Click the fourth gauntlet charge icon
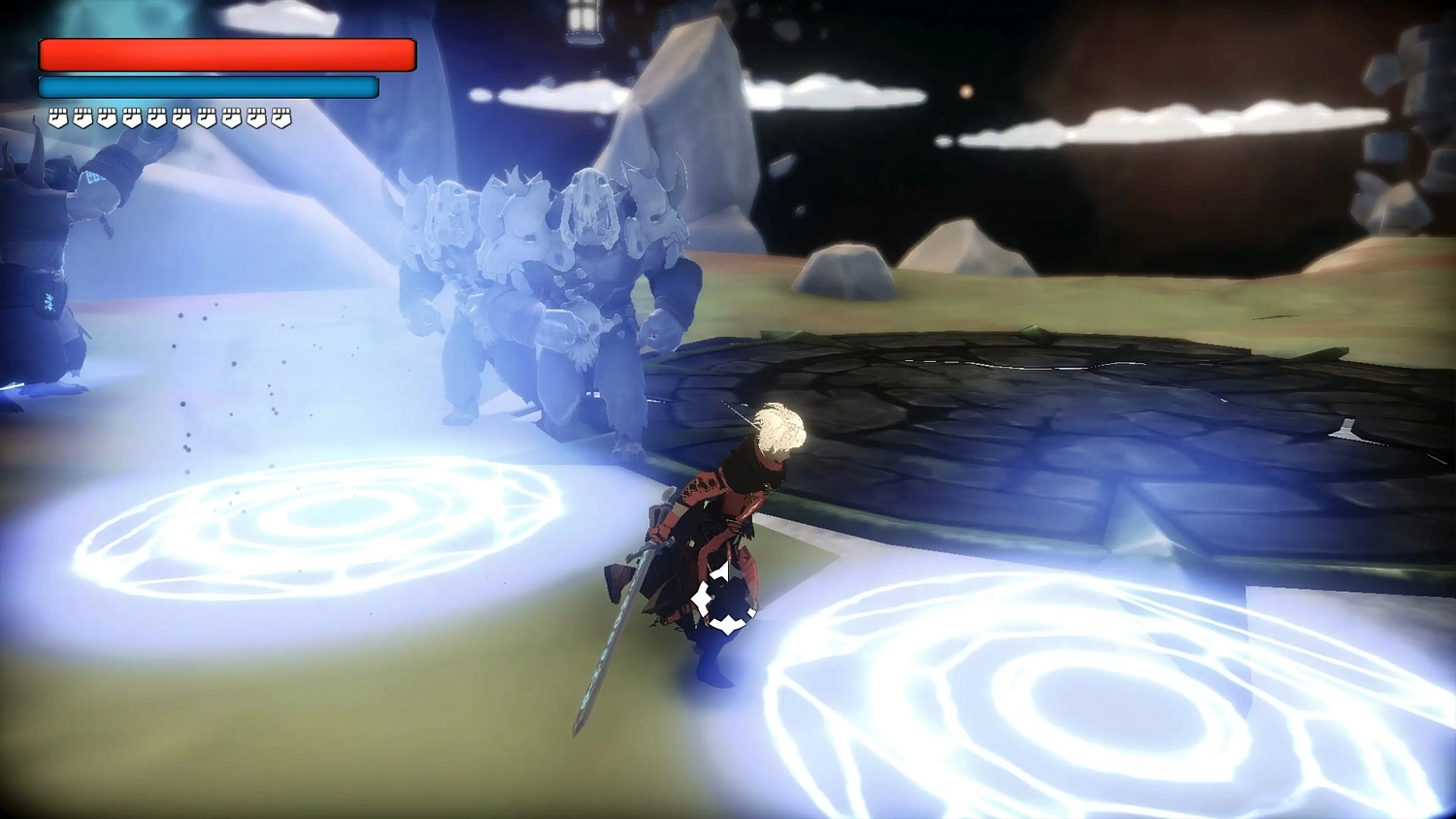Screen dimensions: 1456x819 click(133, 116)
